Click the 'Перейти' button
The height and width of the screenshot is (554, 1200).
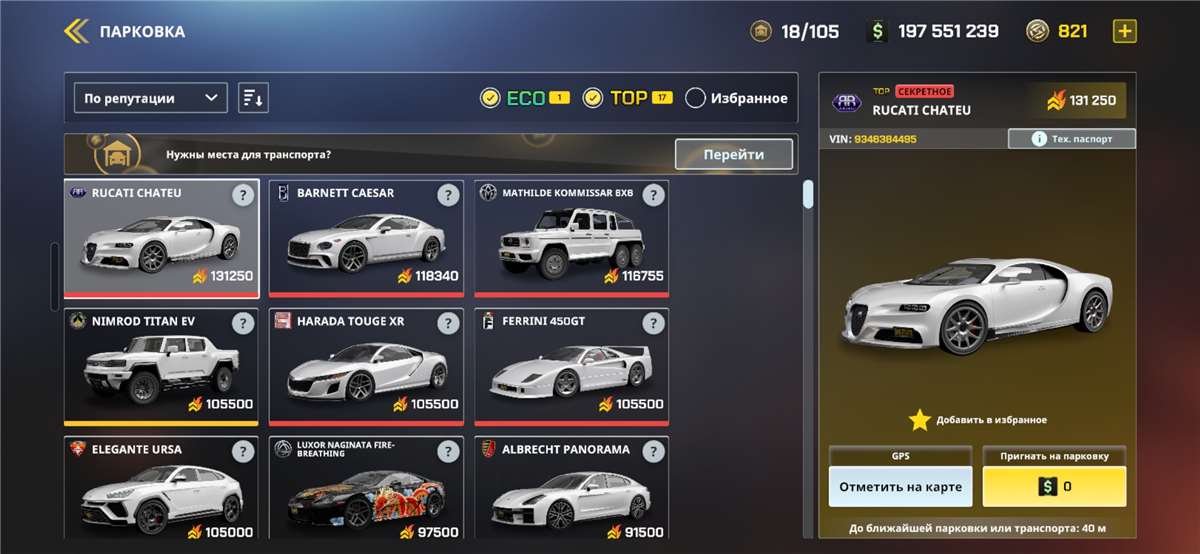point(733,154)
